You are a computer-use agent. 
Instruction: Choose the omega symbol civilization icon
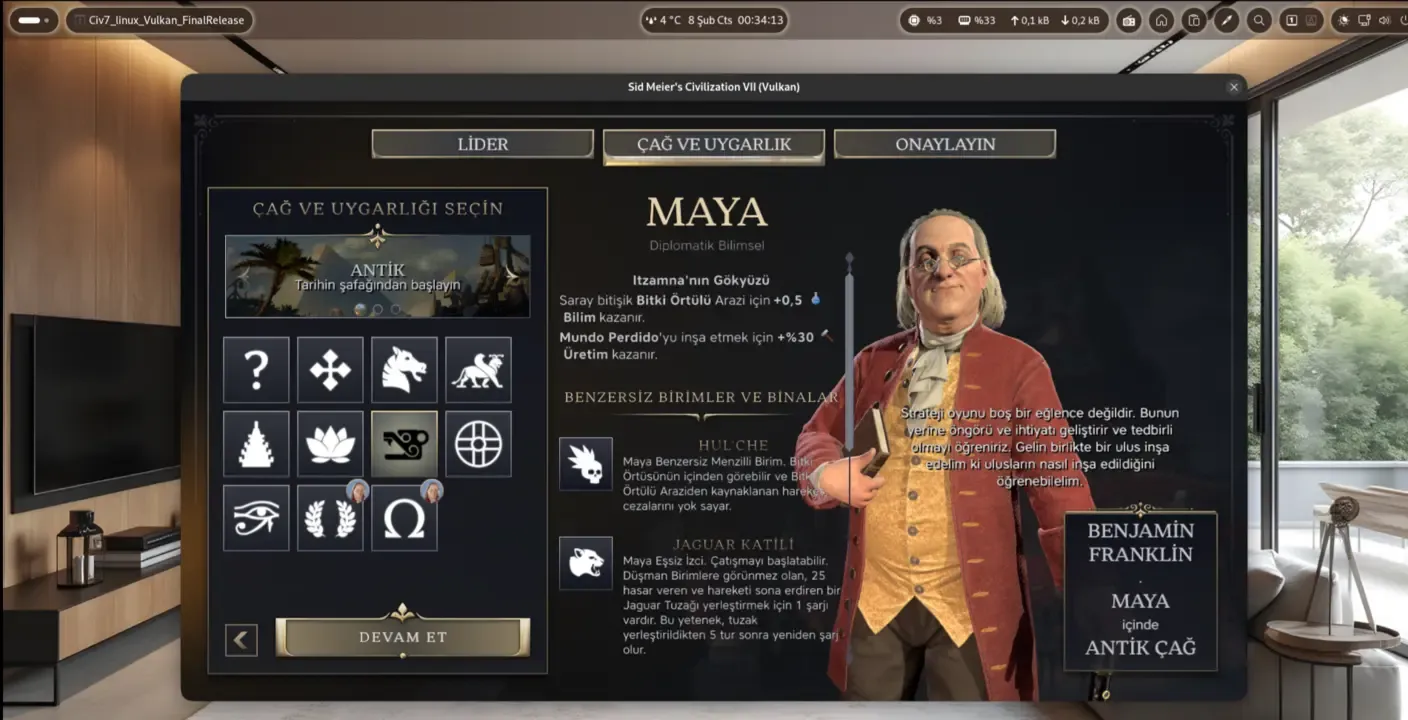coord(404,518)
